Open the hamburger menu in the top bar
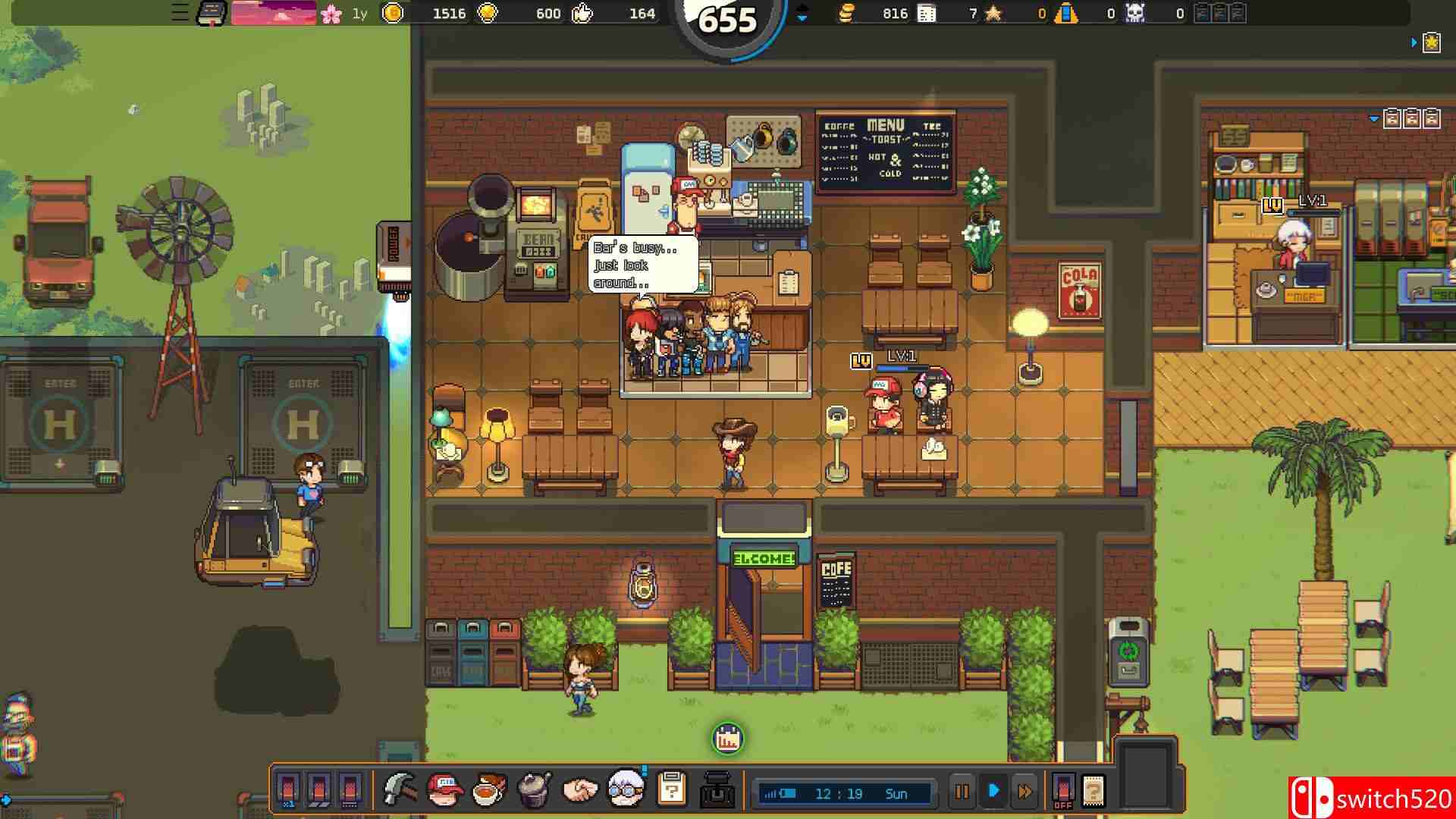Image resolution: width=1456 pixels, height=819 pixels. coord(180,13)
